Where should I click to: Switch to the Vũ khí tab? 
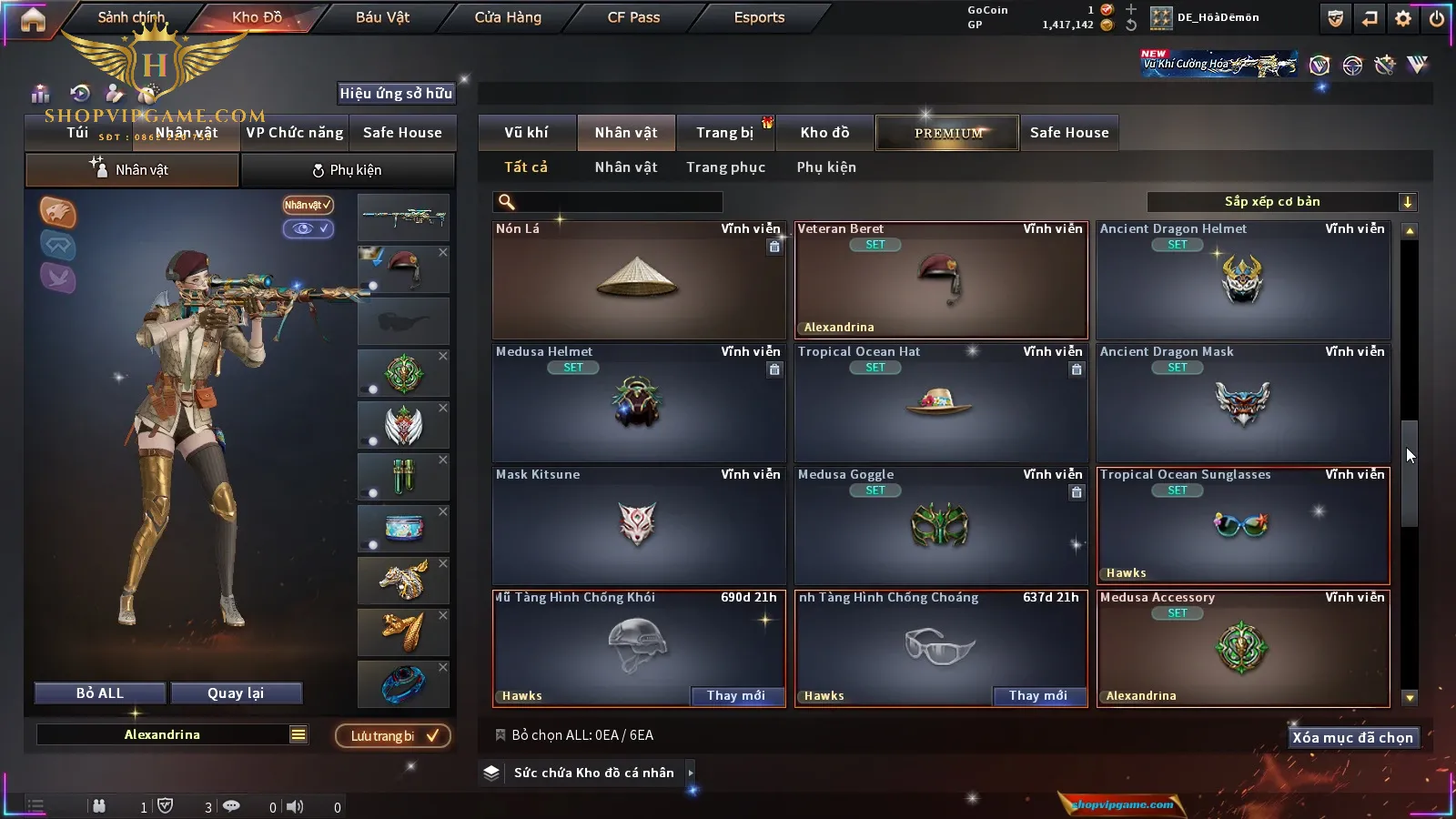[526, 133]
